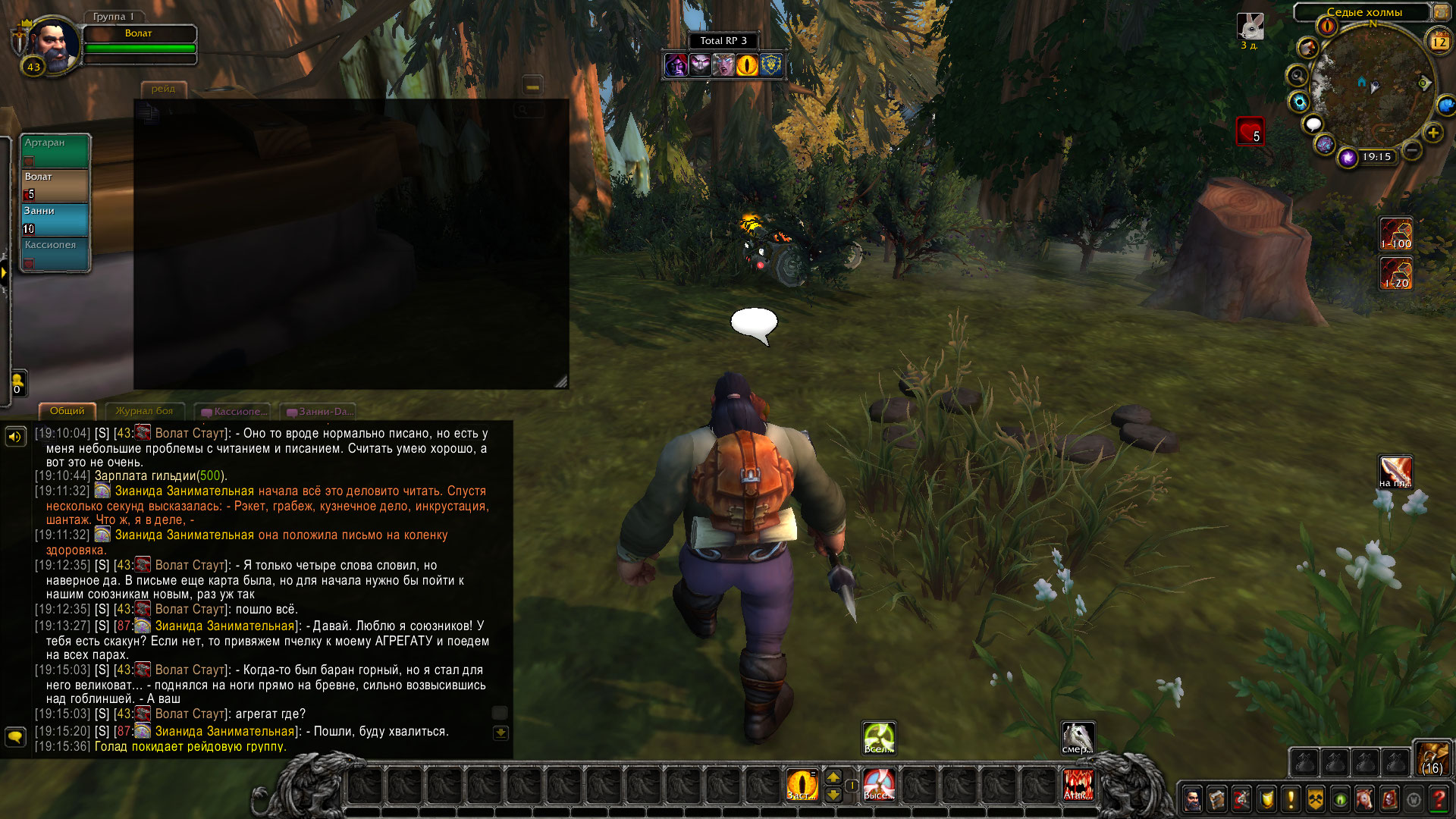
Task: Select raid member Кассиопея's frame
Action: (x=55, y=253)
